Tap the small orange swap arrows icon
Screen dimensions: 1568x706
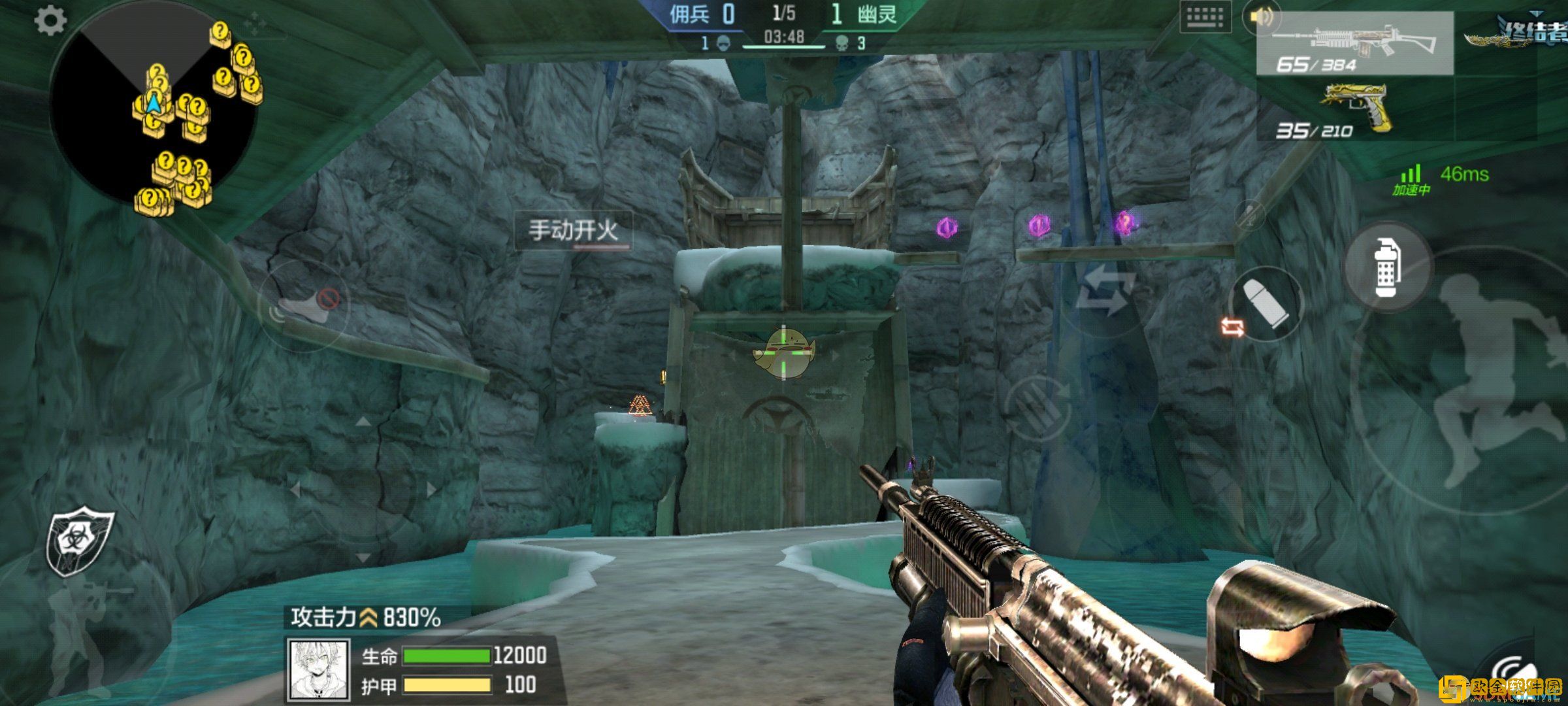pyautogui.click(x=1232, y=327)
